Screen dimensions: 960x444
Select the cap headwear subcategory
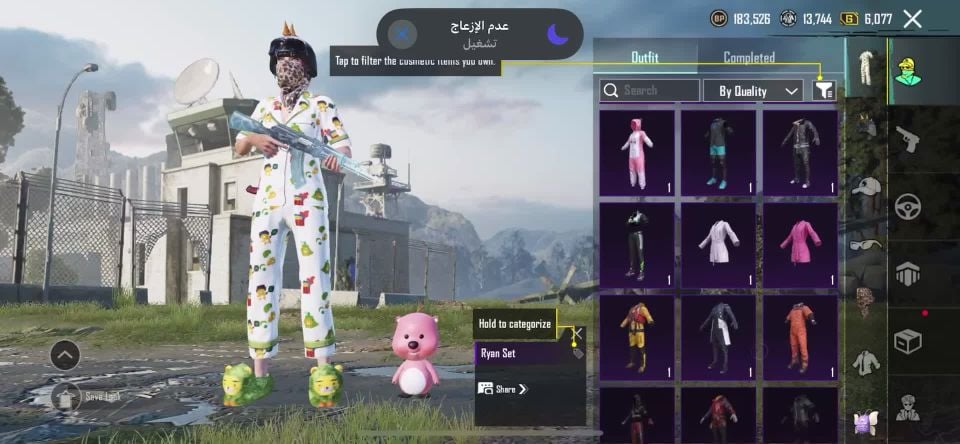pos(867,187)
